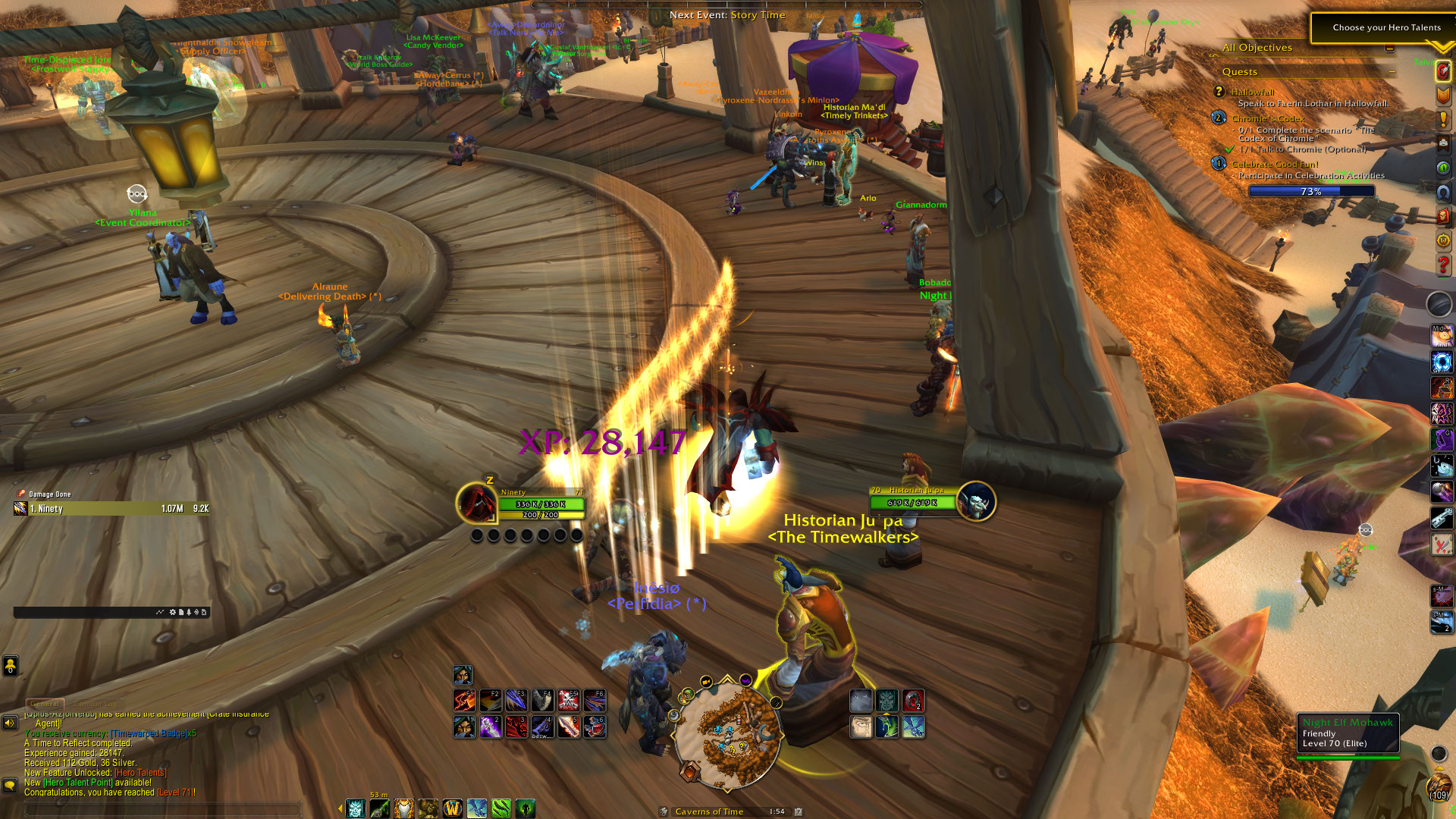Select the Hallowfall quest in the tracker
Screen dimensions: 1456x819
1252,92
